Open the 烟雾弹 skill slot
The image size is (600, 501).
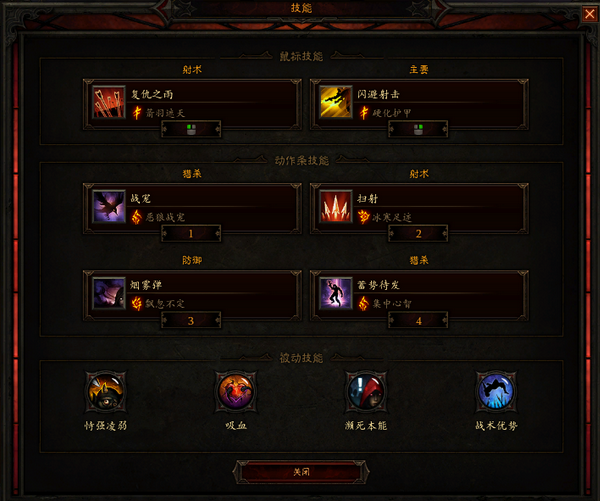point(193,295)
